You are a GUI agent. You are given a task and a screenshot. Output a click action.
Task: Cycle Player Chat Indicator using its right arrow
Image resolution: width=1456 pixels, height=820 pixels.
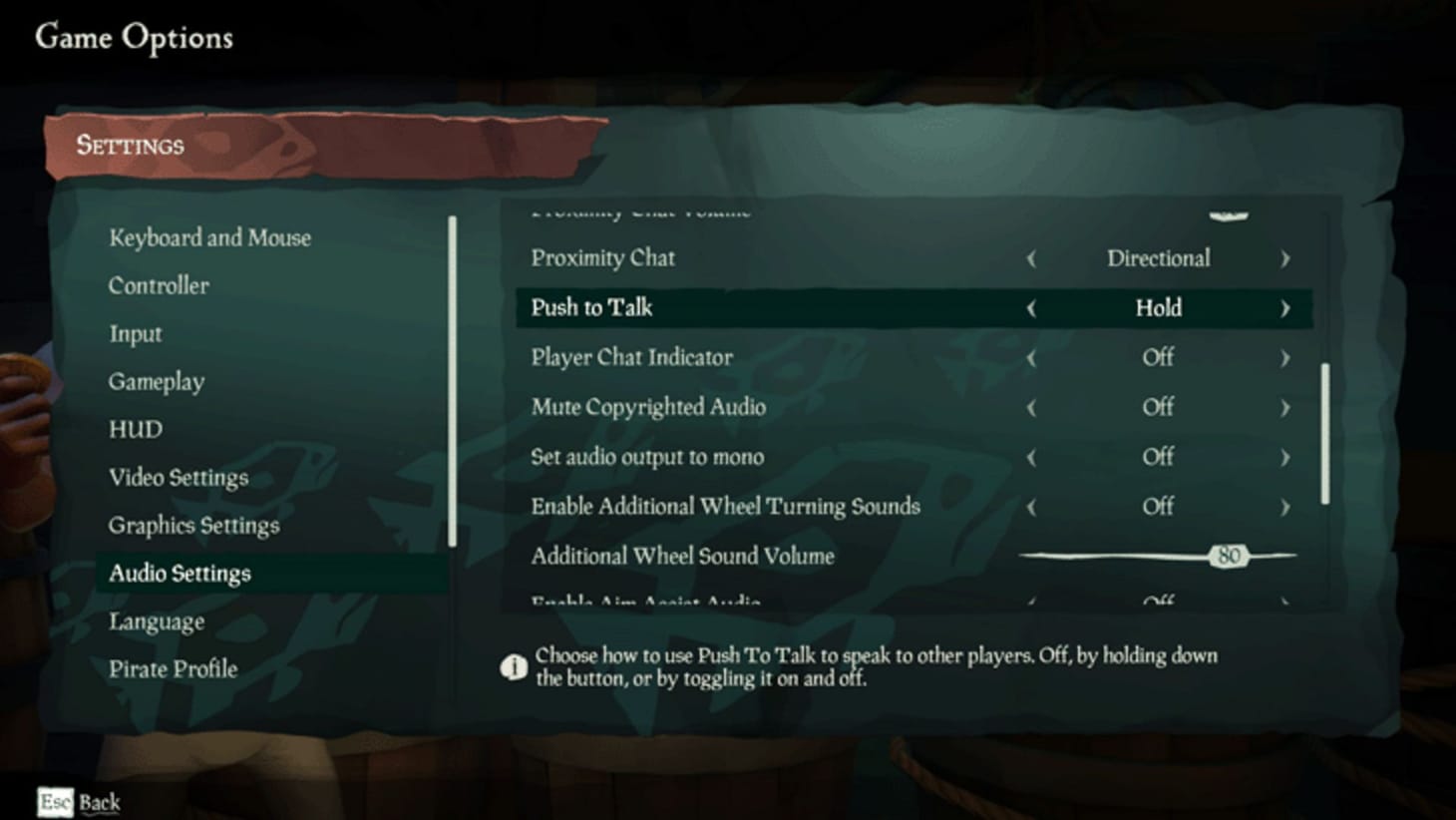click(x=1285, y=357)
